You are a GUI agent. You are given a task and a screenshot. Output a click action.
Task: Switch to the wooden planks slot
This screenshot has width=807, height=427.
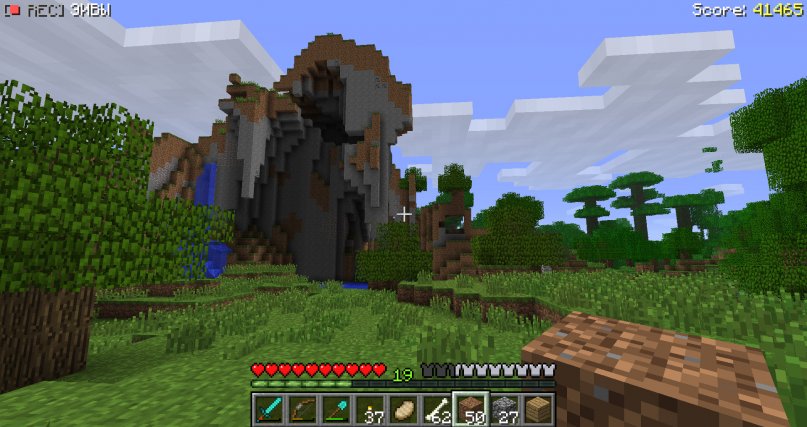click(539, 408)
